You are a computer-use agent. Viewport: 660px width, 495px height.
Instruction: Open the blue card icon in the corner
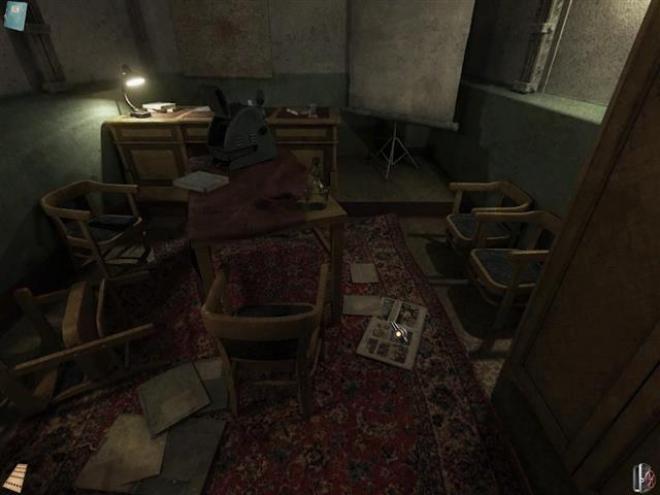pyautogui.click(x=15, y=15)
